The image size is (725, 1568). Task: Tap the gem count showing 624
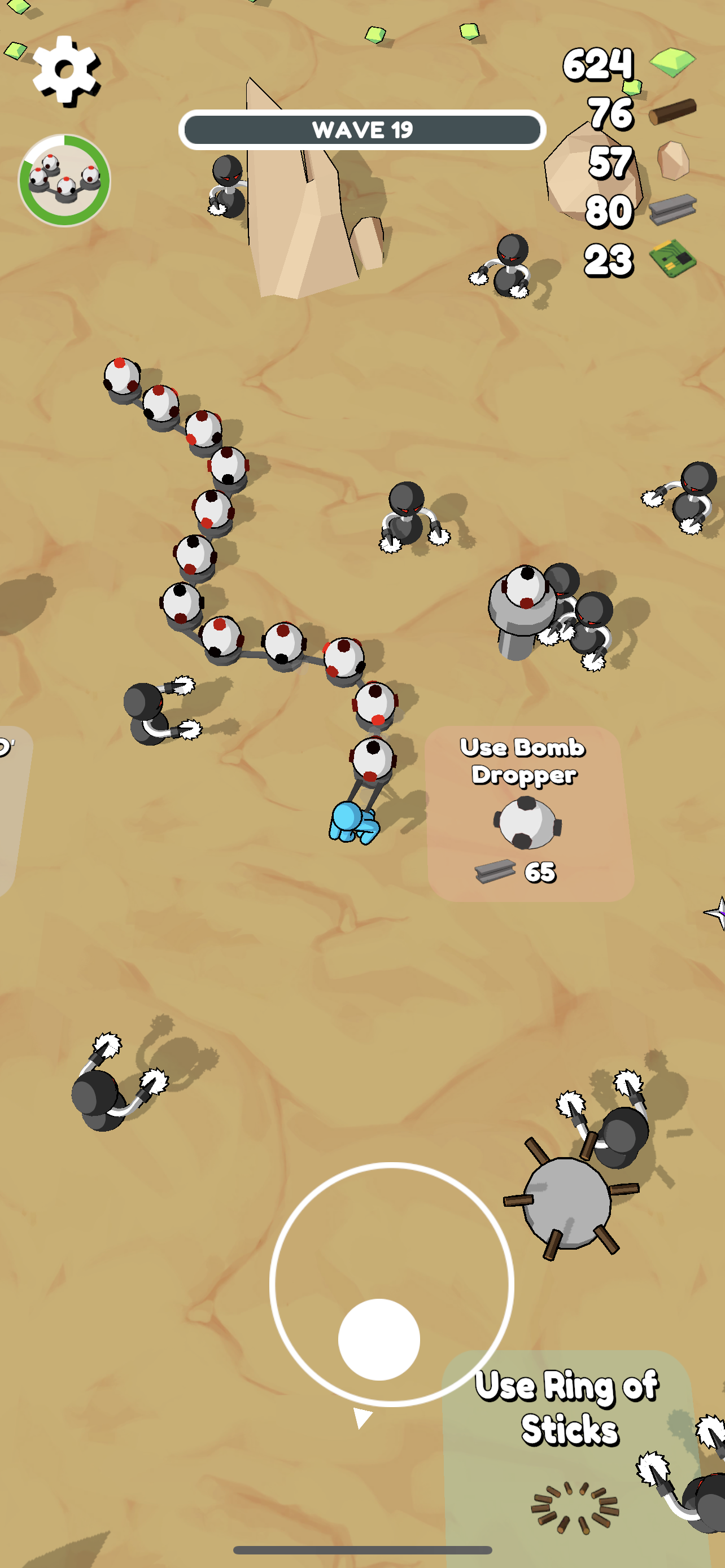point(597,63)
